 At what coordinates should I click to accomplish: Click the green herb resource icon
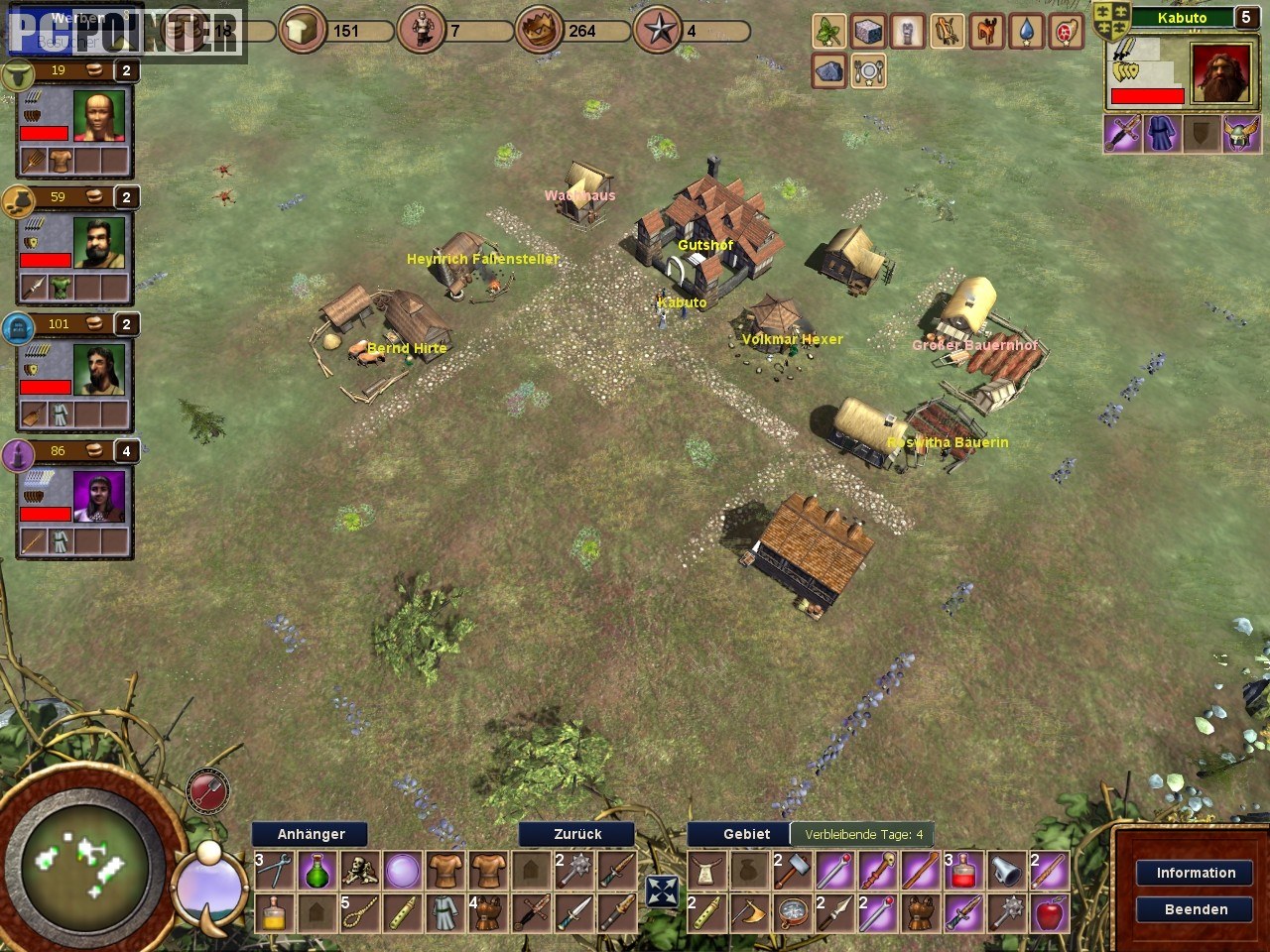828,32
